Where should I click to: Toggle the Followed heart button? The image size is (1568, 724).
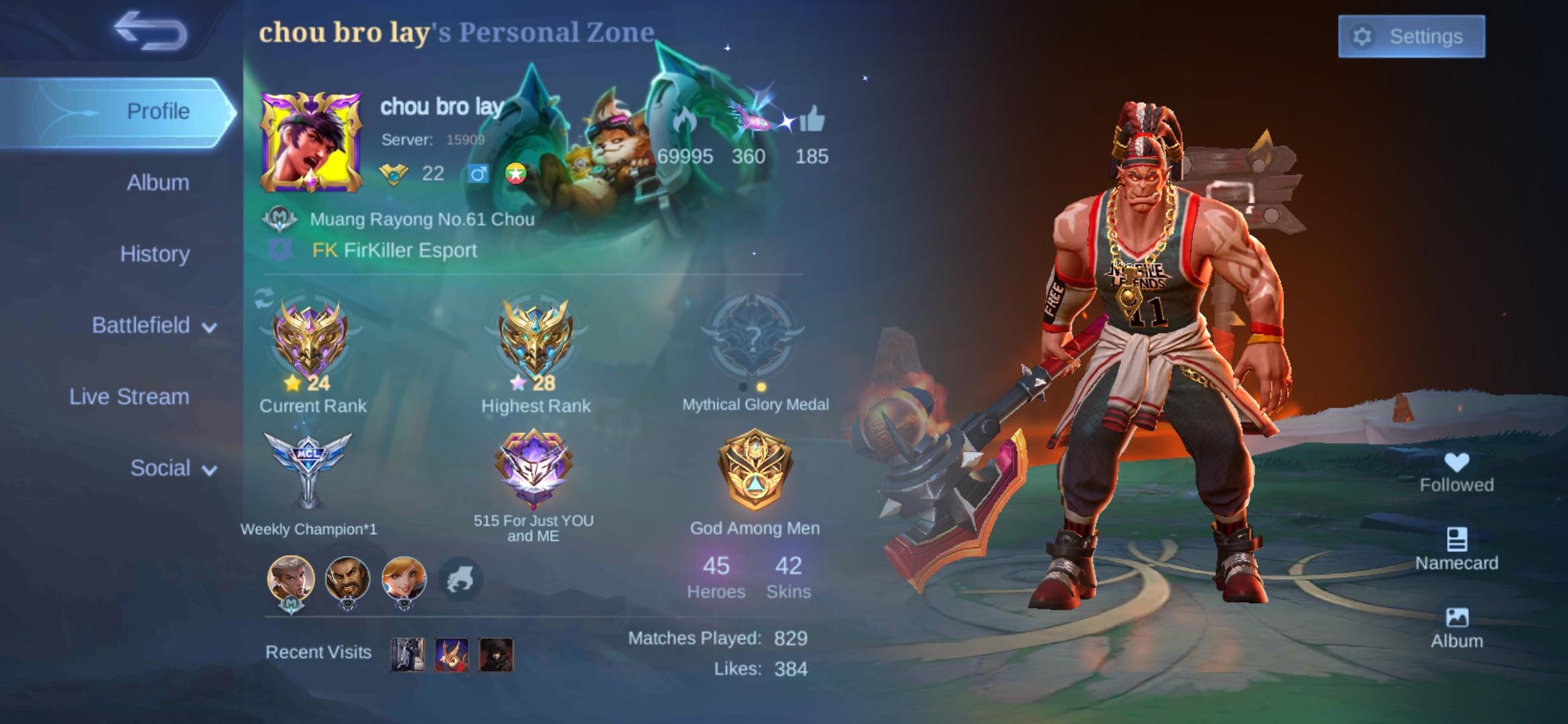point(1456,472)
